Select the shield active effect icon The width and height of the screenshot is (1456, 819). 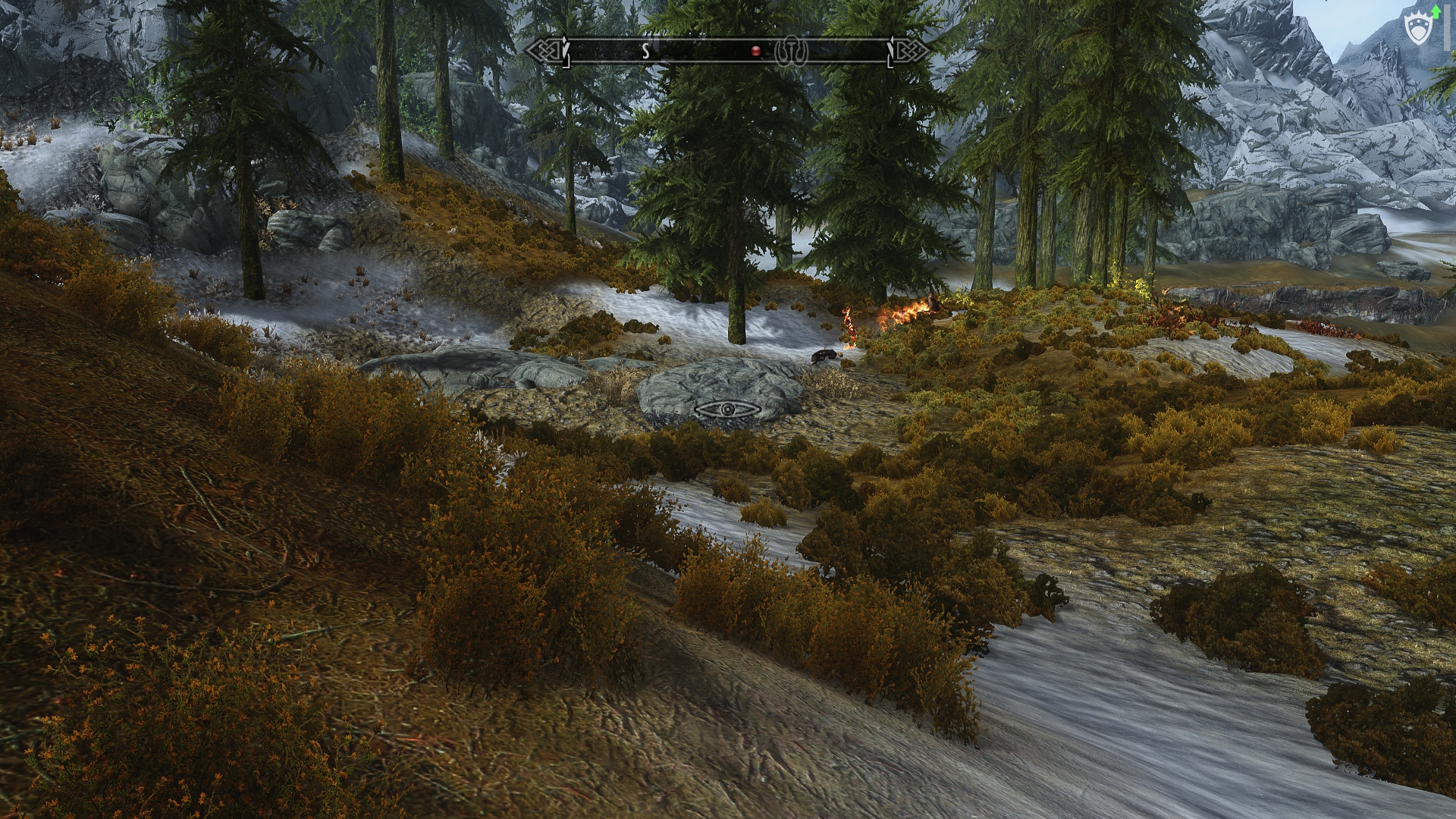[x=1417, y=31]
